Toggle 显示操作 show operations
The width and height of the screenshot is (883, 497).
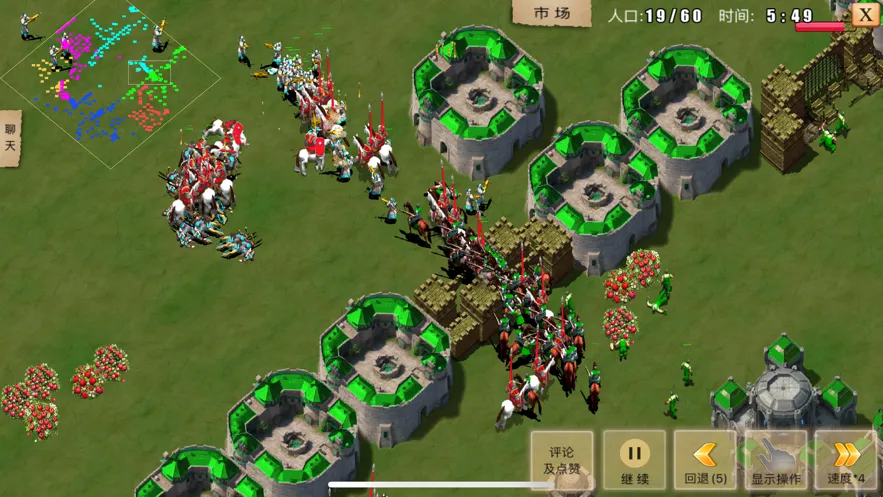(776, 460)
